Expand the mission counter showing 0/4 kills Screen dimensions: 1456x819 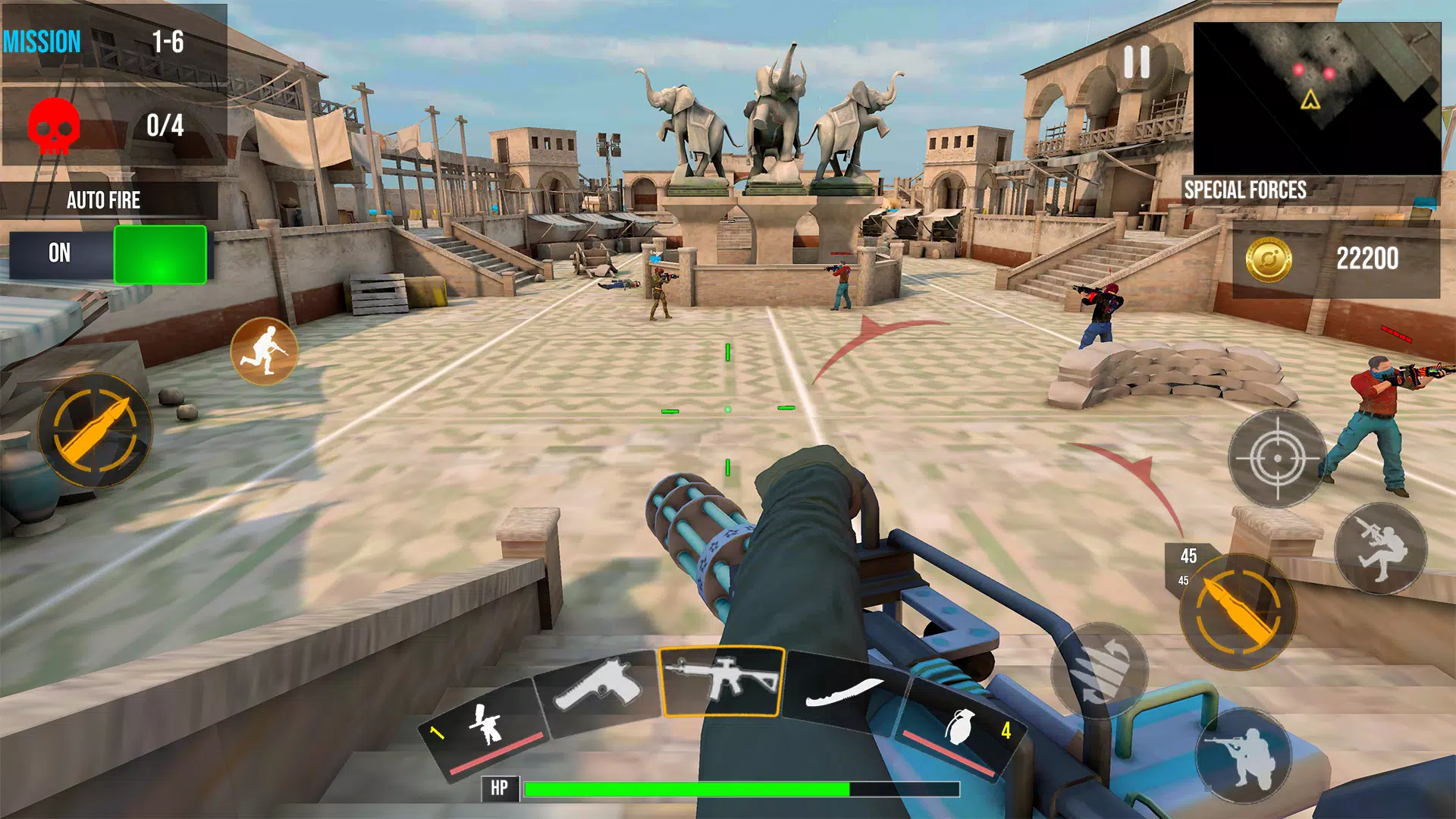click(x=113, y=125)
